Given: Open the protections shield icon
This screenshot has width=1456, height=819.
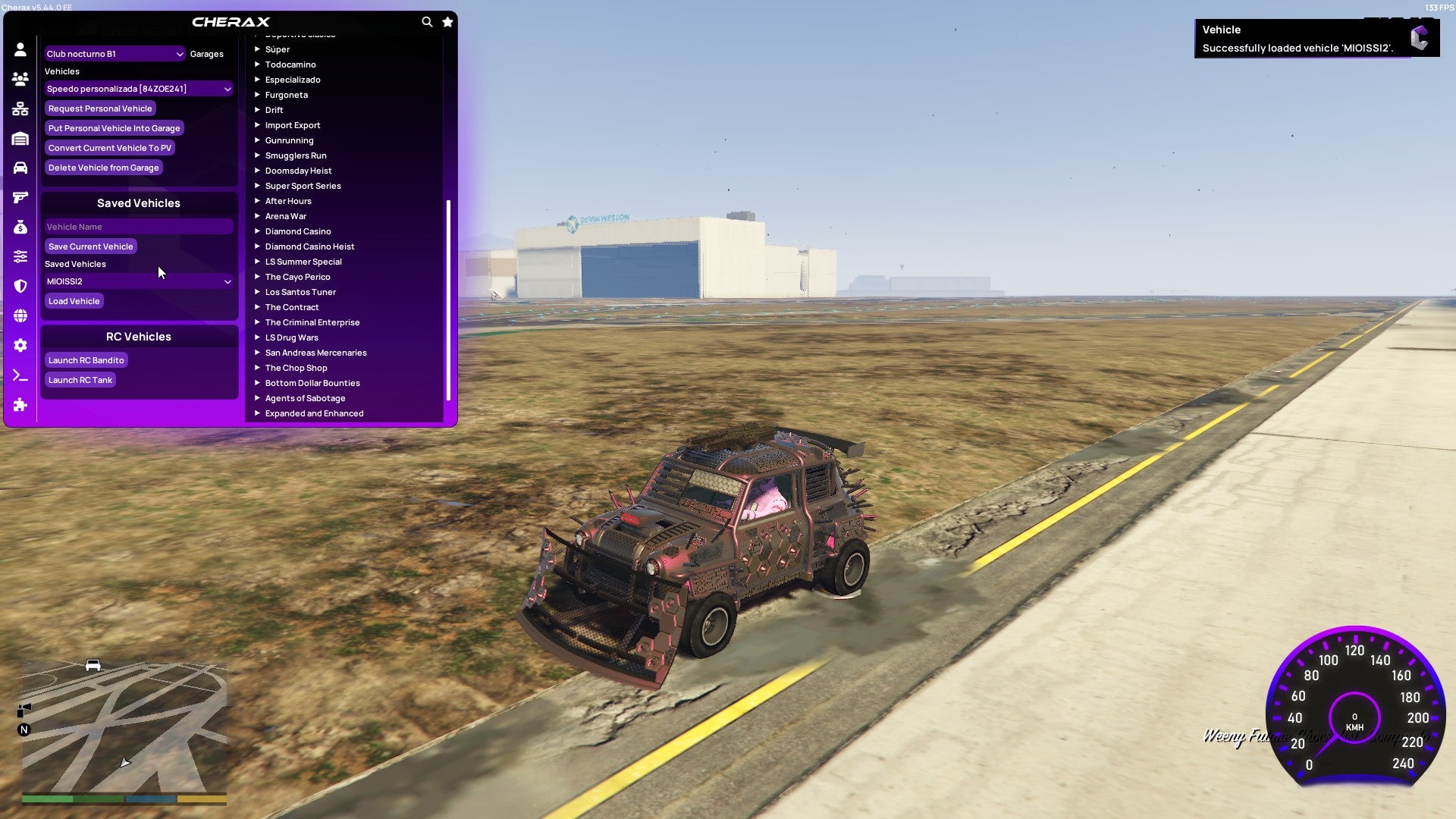Looking at the screenshot, I should pos(20,286).
